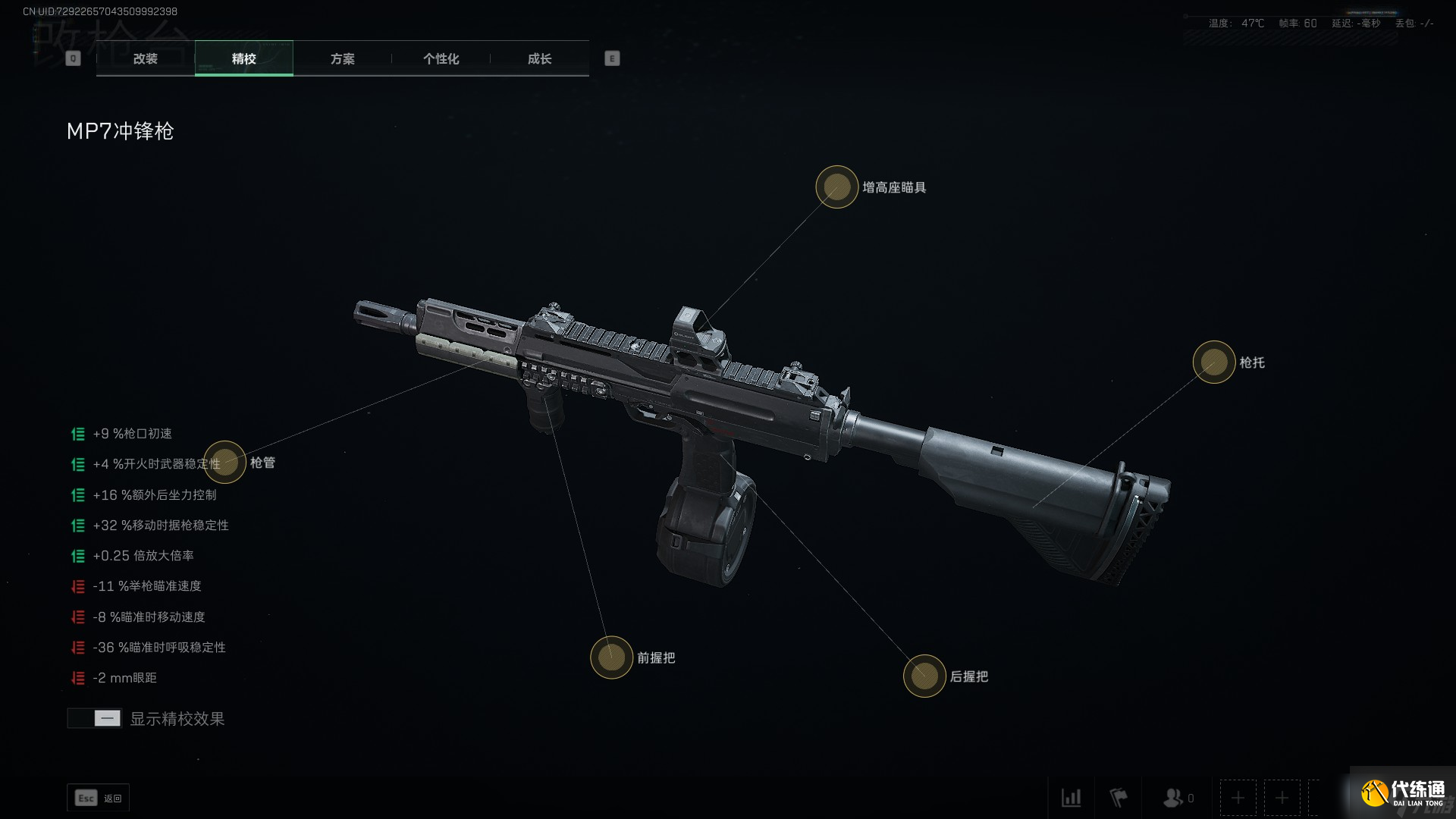Viewport: 1456px width, 819px height.
Task: Switch to the 个性化 tab
Action: [x=441, y=58]
